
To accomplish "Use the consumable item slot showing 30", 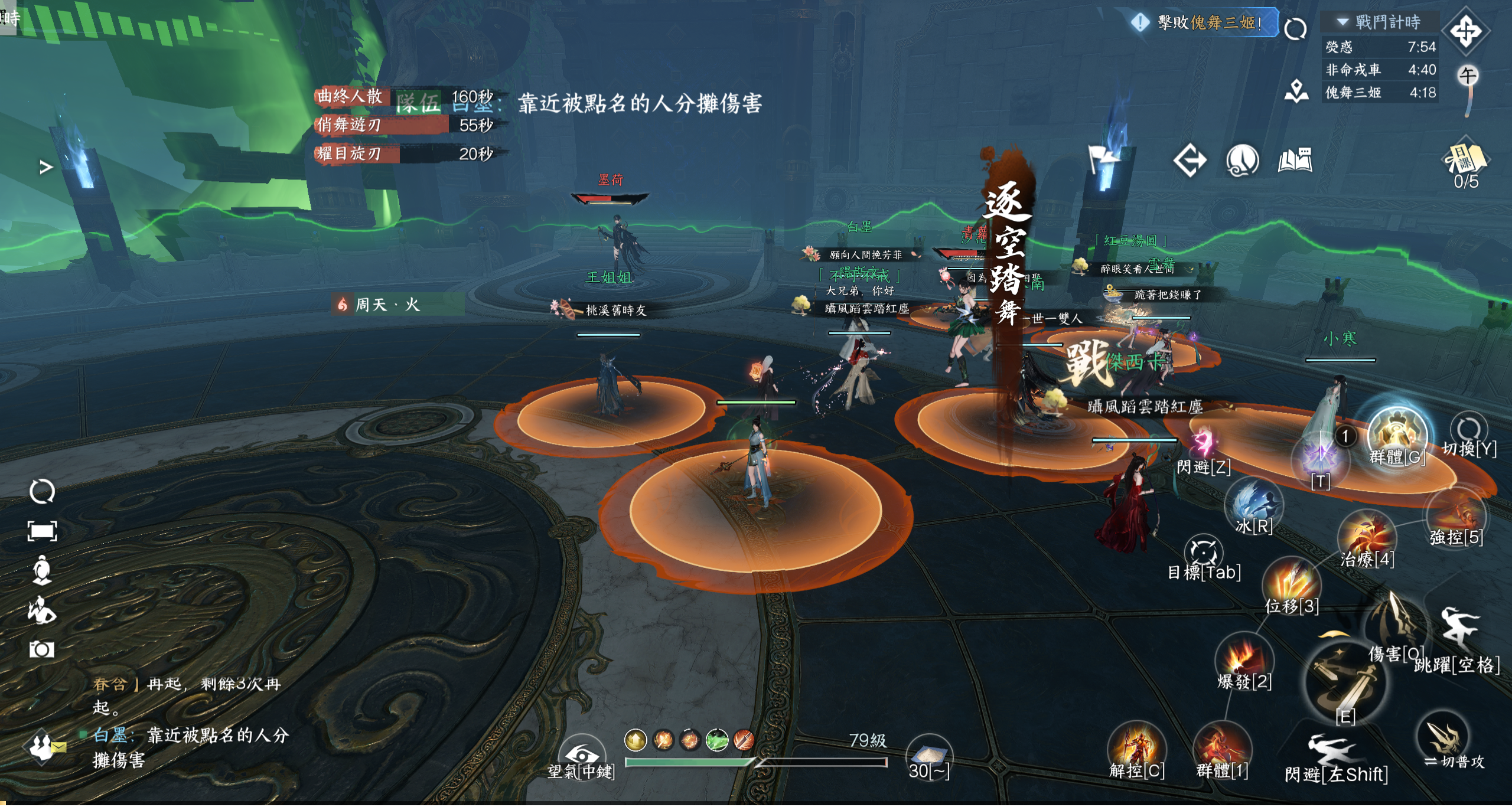I will [x=928, y=756].
